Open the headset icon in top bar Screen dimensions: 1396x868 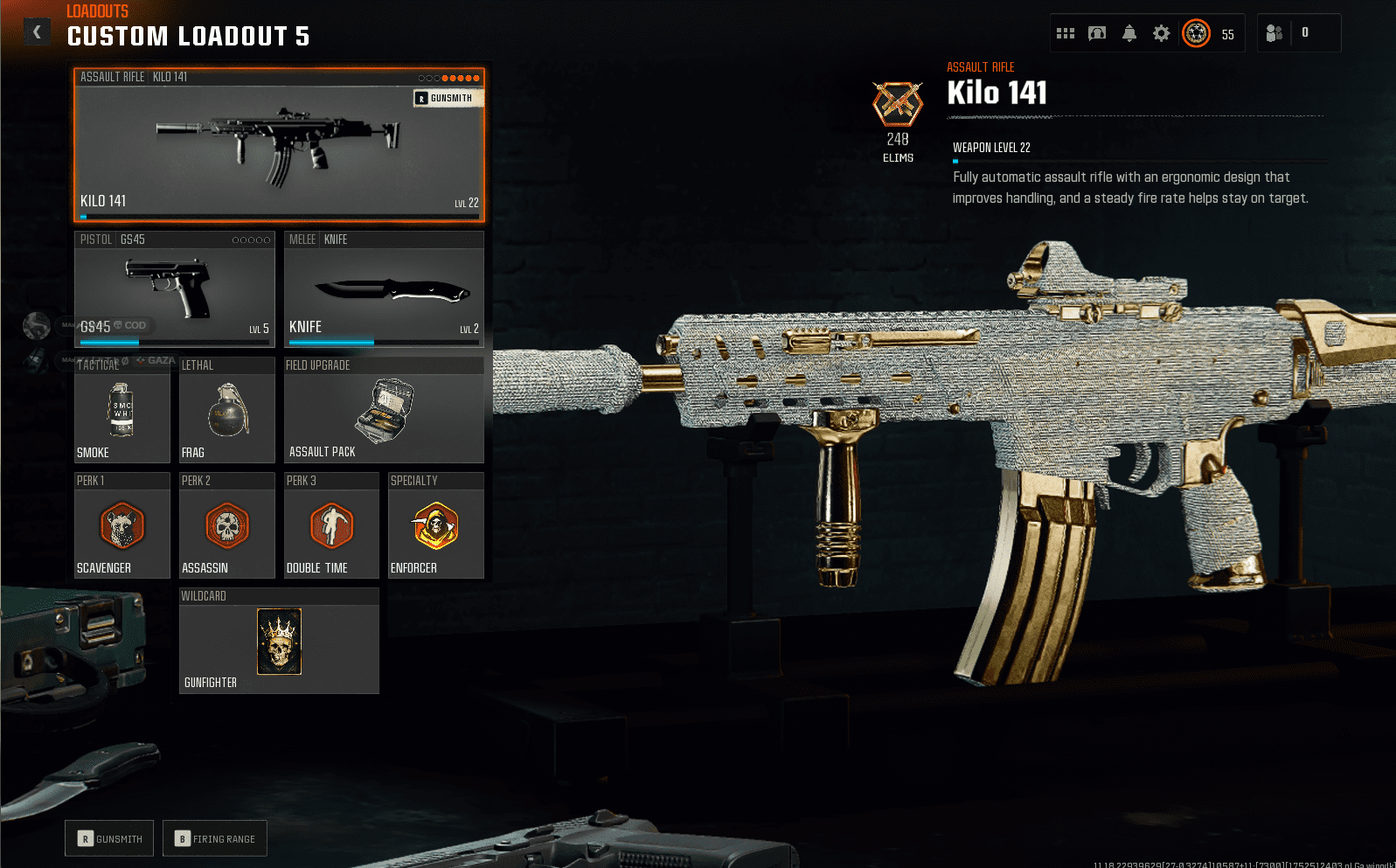(x=1097, y=33)
